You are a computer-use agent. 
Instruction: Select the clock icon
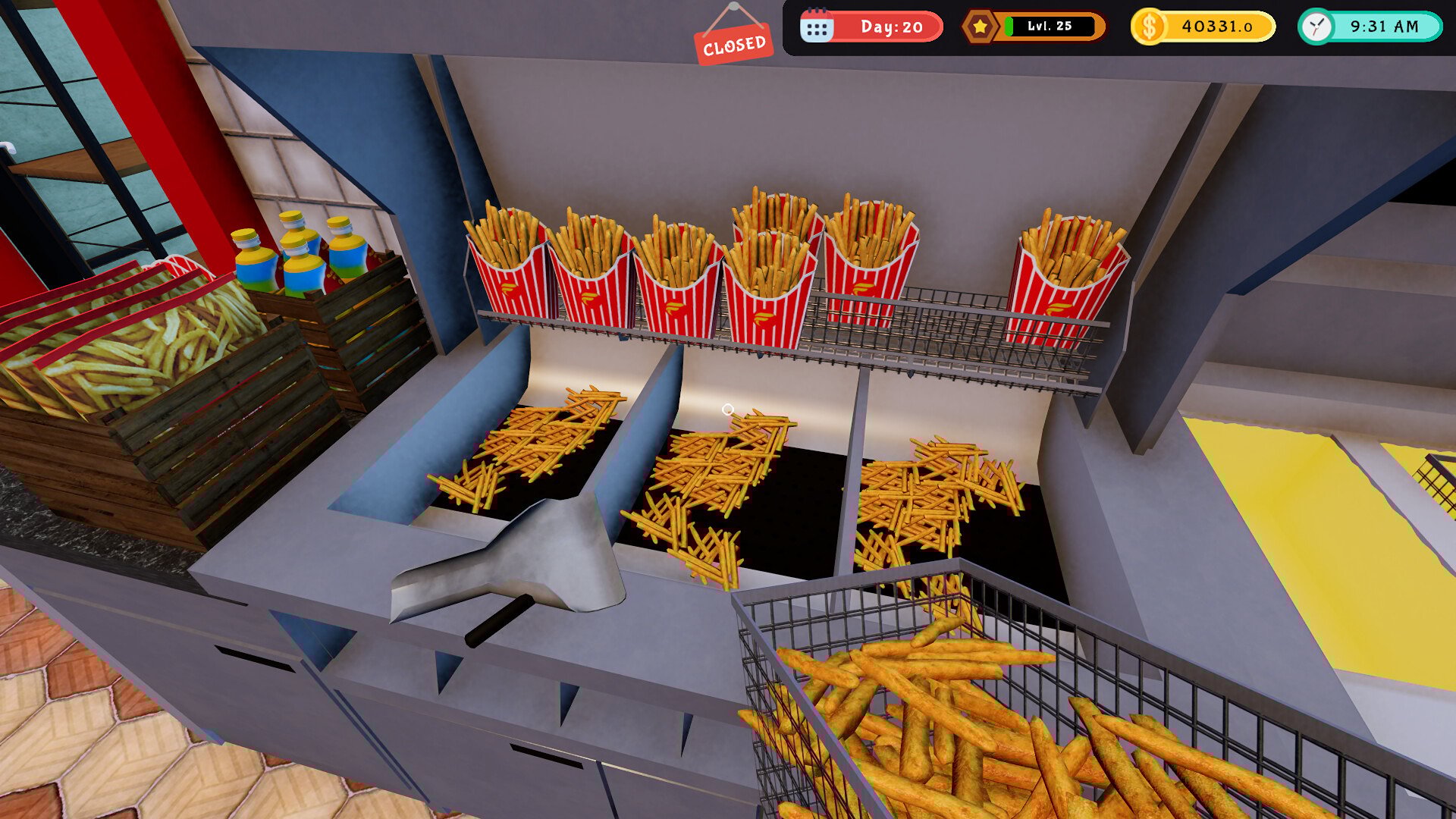coord(1317,27)
